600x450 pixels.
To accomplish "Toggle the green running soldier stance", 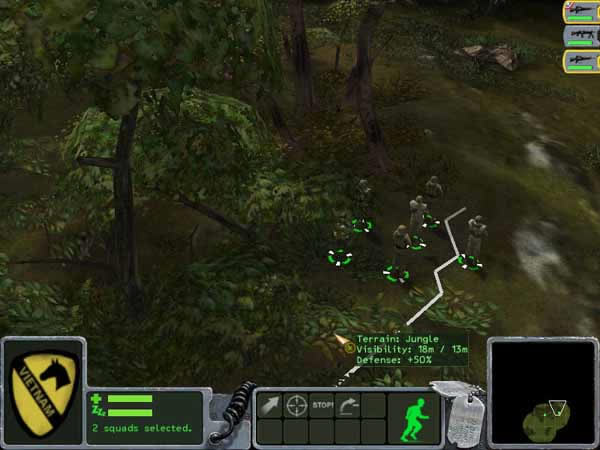I will click(412, 417).
